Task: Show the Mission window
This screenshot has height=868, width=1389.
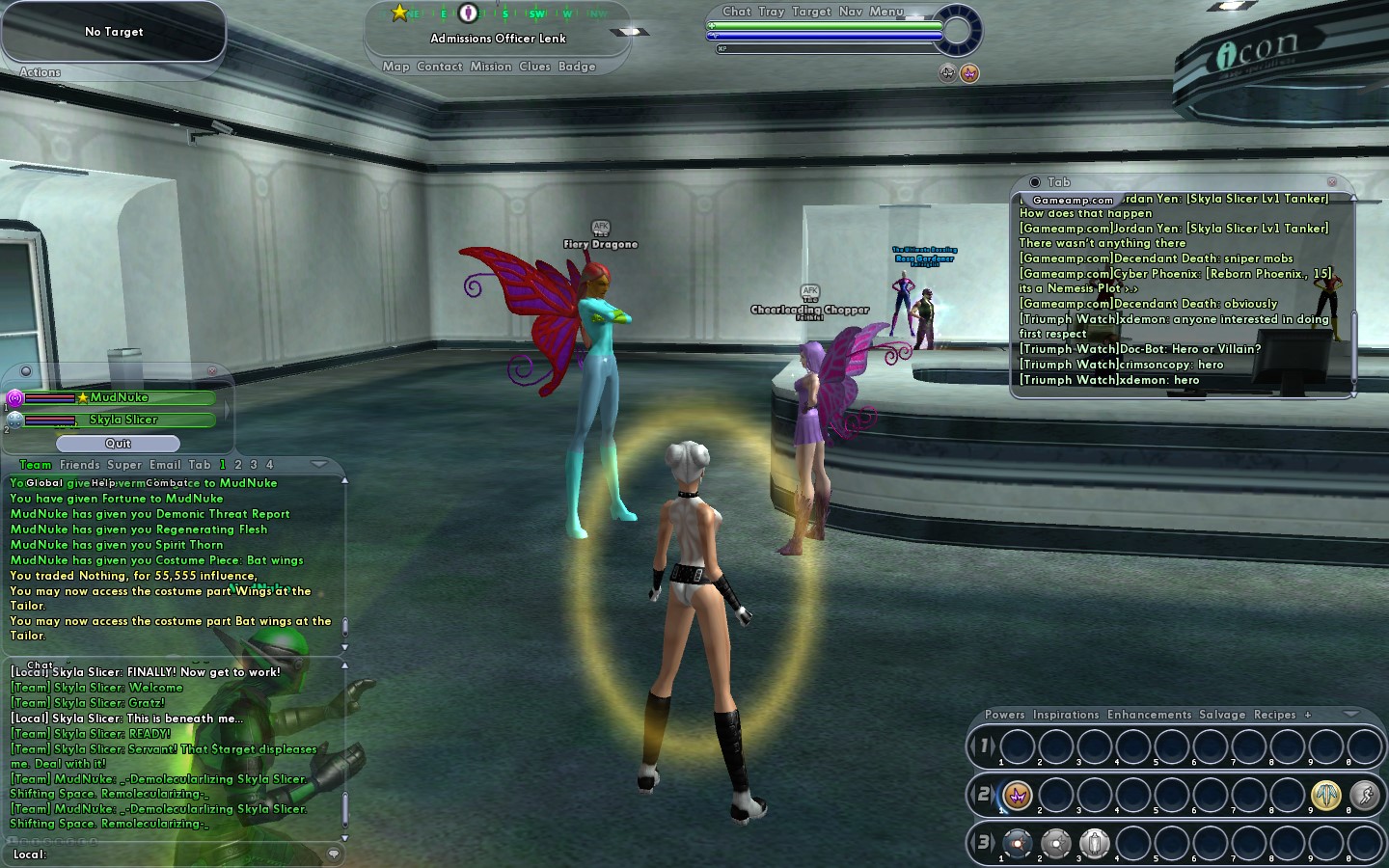Action: tap(491, 67)
